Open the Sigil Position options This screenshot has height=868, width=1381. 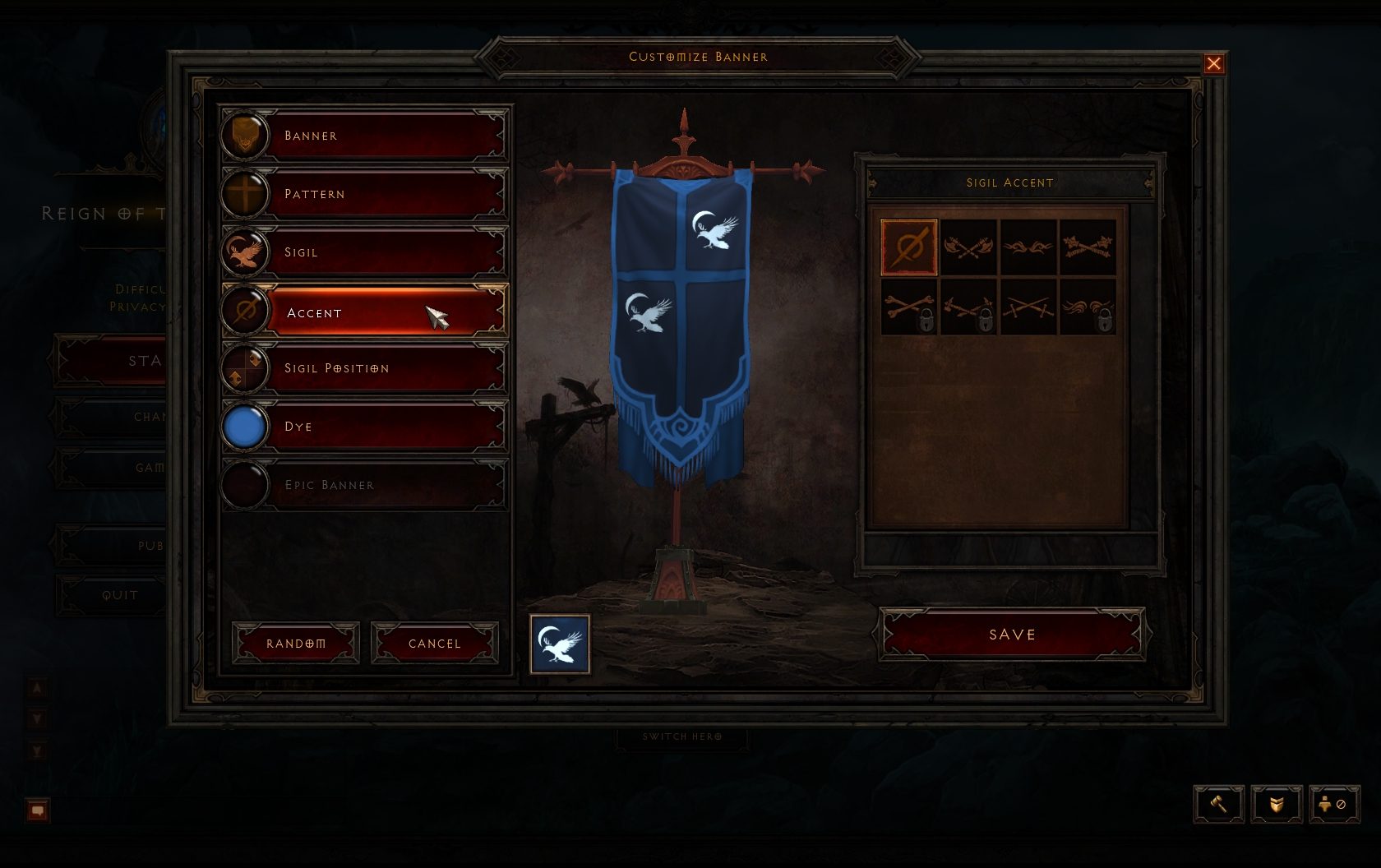363,368
